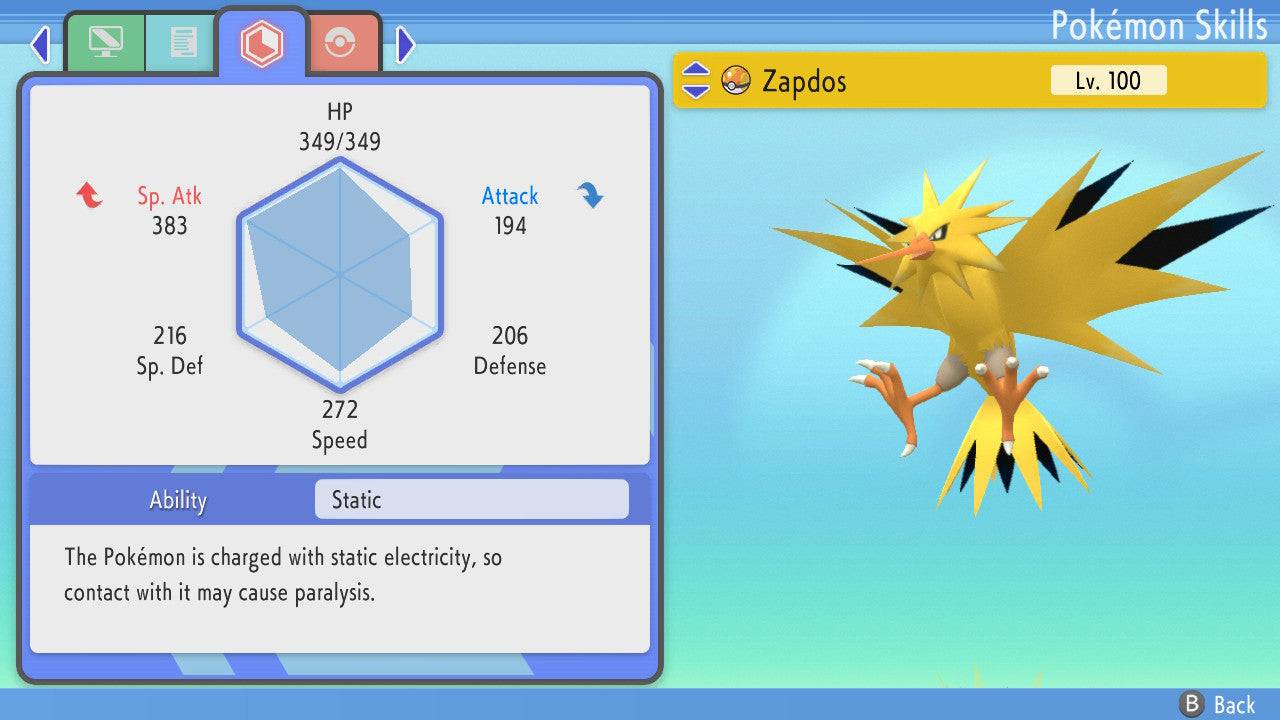Image resolution: width=1280 pixels, height=720 pixels.
Task: Click the HP 349/349 stat label
Action: tap(341, 126)
